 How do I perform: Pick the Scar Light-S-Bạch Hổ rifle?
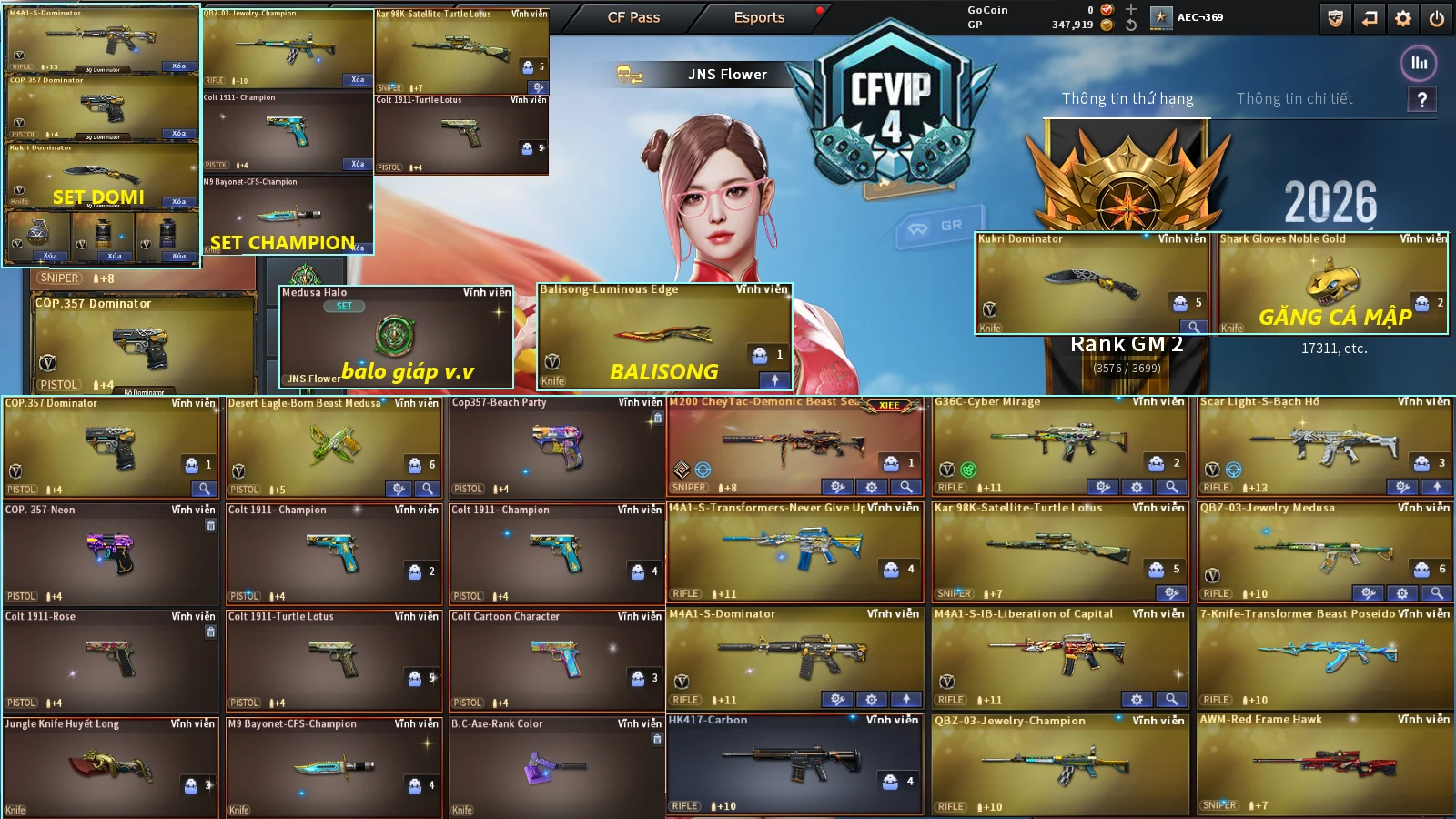point(1325,445)
